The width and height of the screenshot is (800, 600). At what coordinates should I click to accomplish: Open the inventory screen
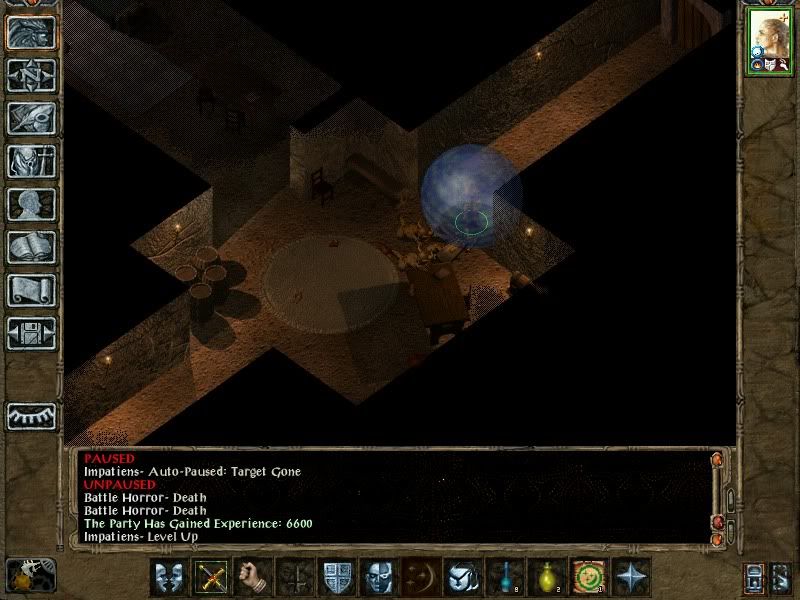coord(31,161)
